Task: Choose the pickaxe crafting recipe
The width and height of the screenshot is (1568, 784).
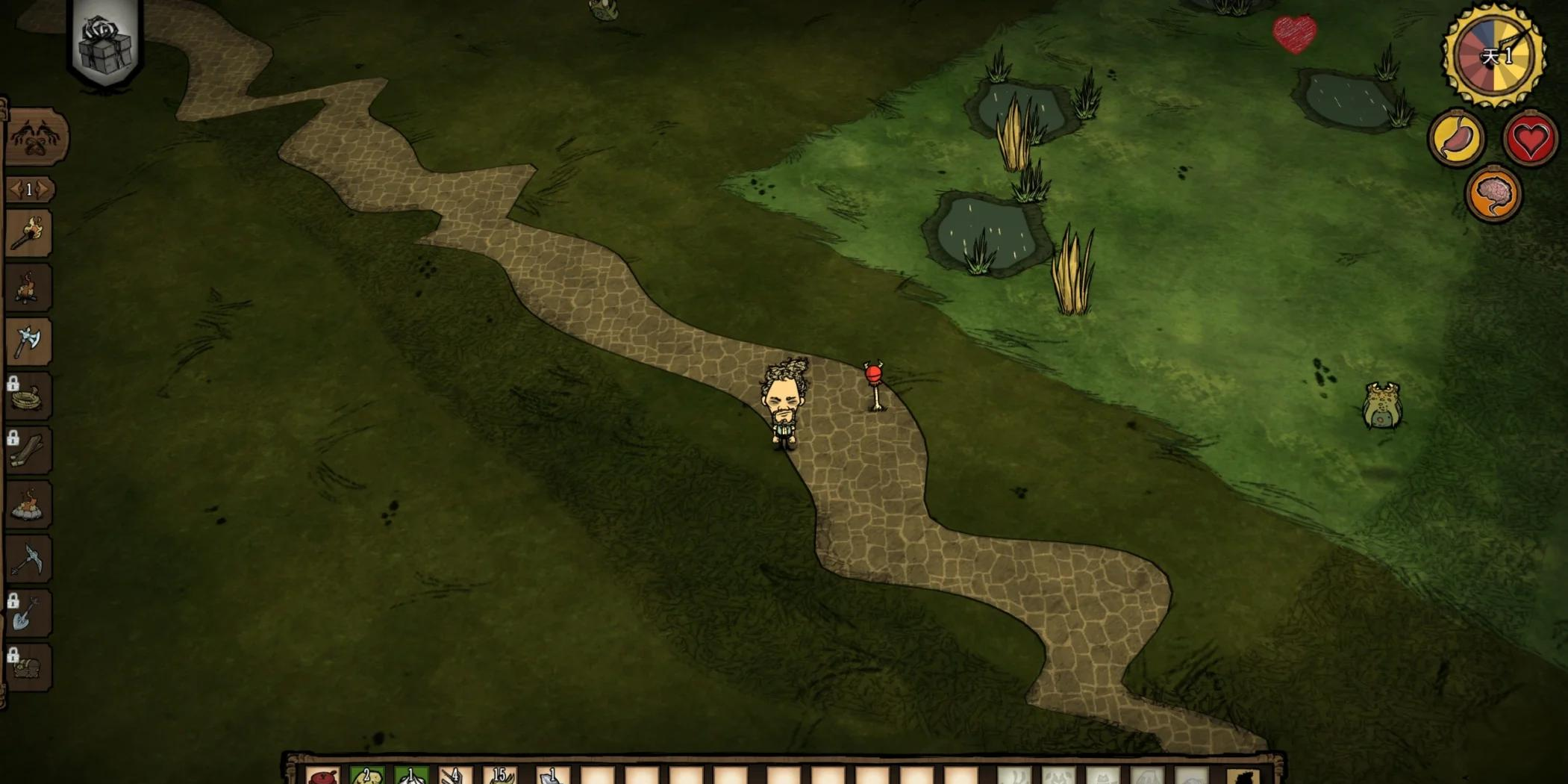Action: click(x=29, y=560)
